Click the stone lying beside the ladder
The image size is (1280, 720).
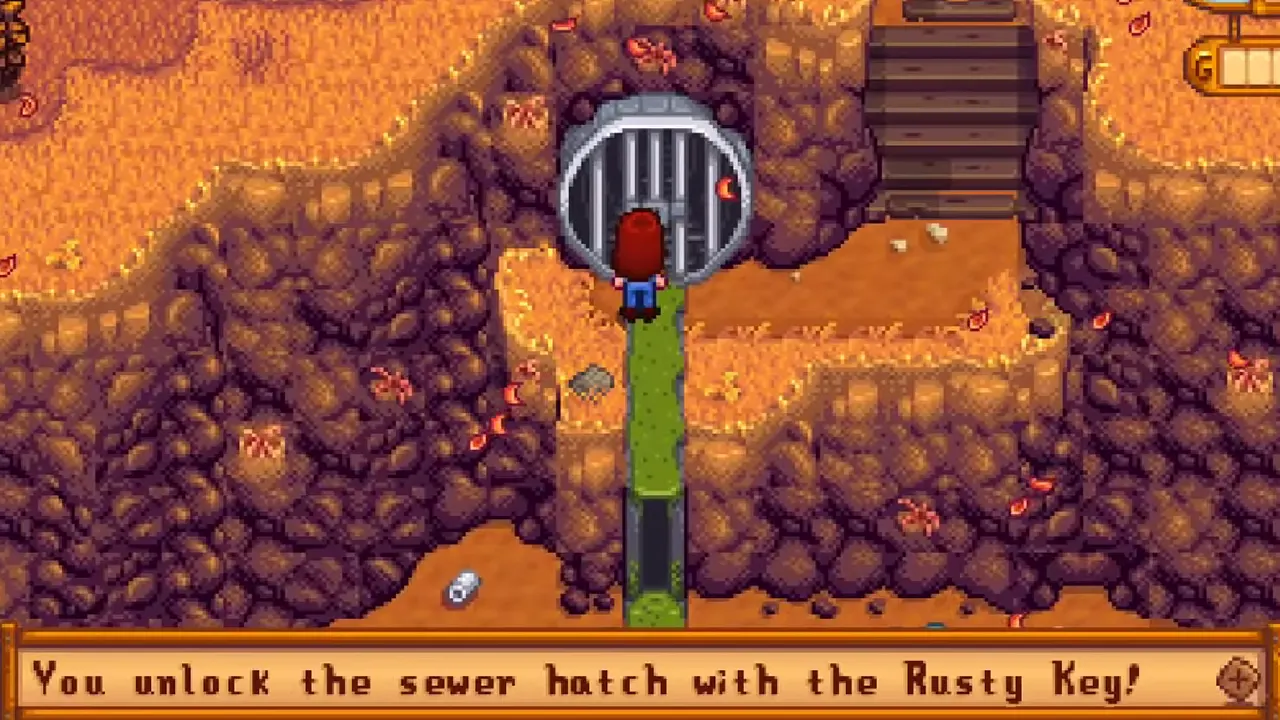590,383
